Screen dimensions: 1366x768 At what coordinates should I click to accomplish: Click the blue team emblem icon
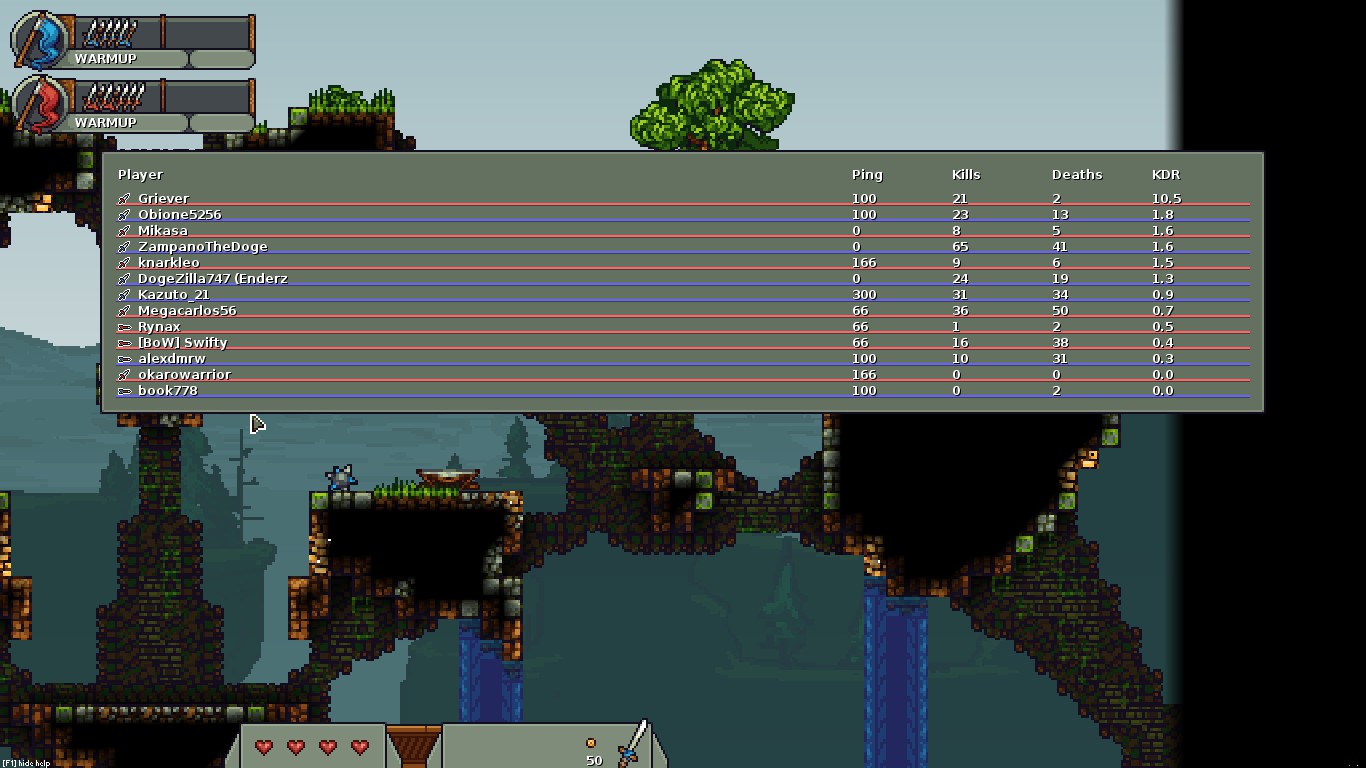(40, 41)
